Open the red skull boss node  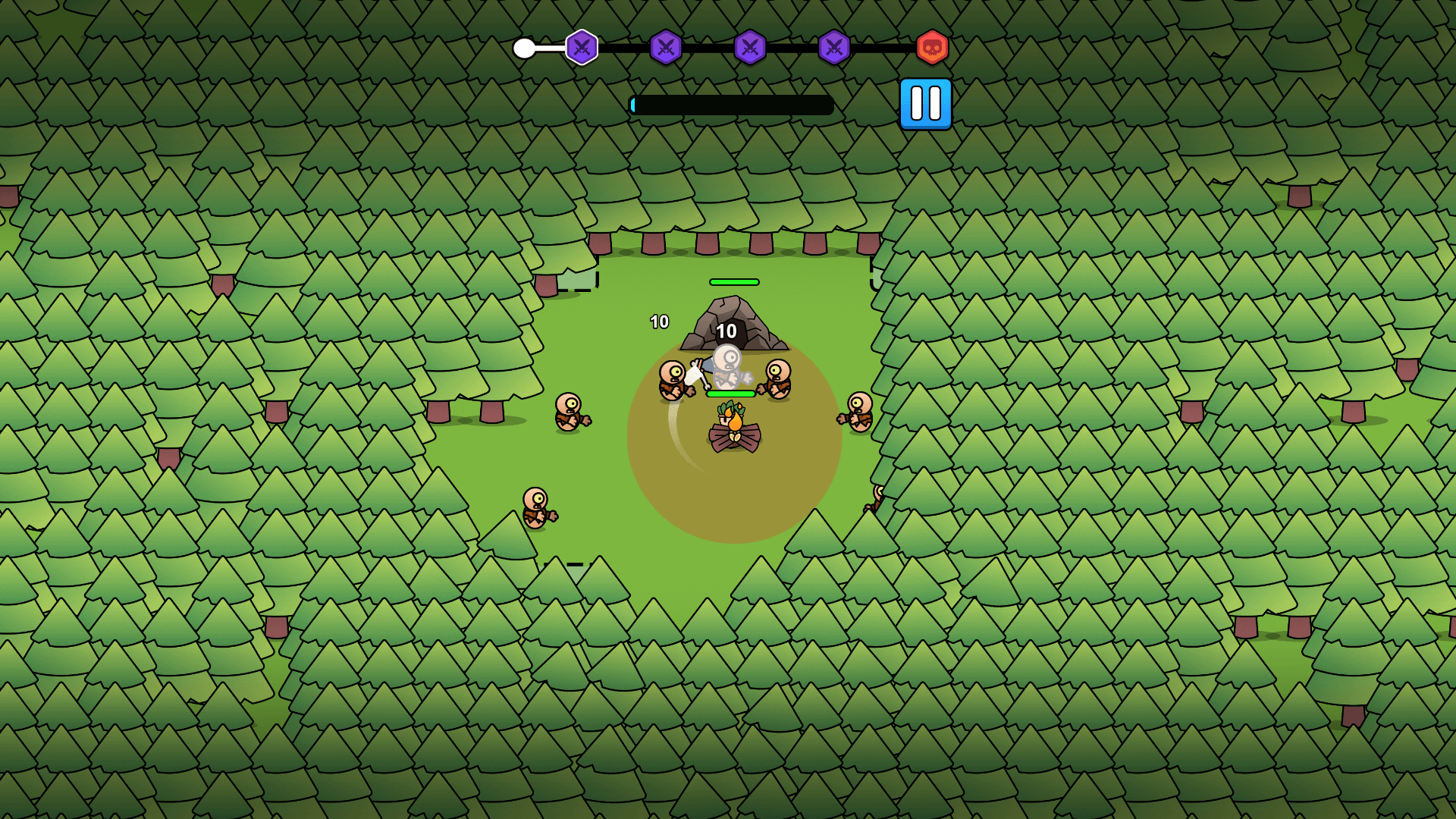(930, 48)
